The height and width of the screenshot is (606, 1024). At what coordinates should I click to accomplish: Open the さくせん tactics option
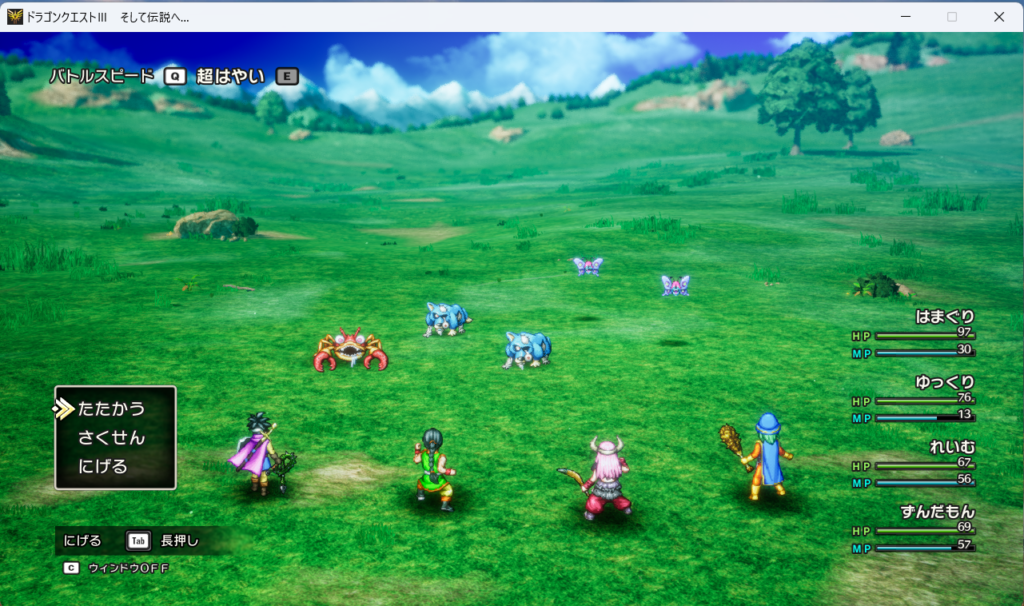tap(111, 438)
